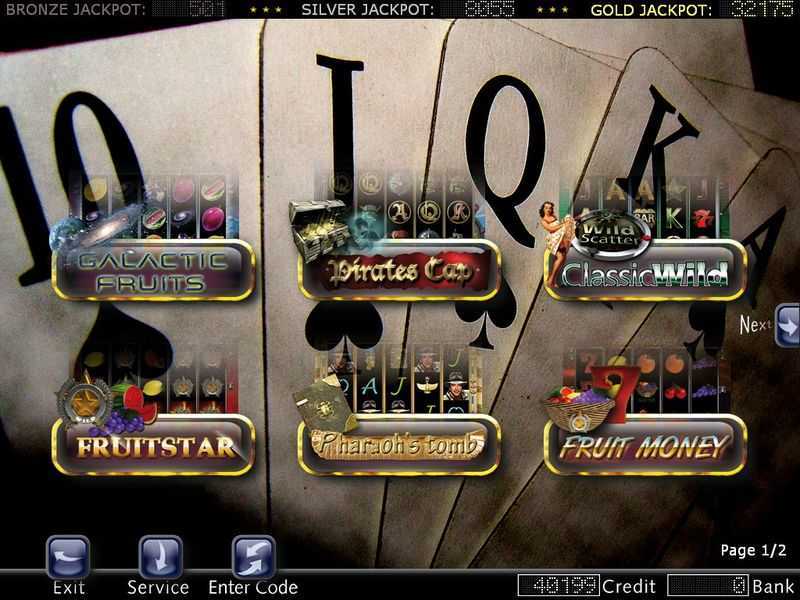Launch the Galactic Fruits slot game

coord(153,269)
